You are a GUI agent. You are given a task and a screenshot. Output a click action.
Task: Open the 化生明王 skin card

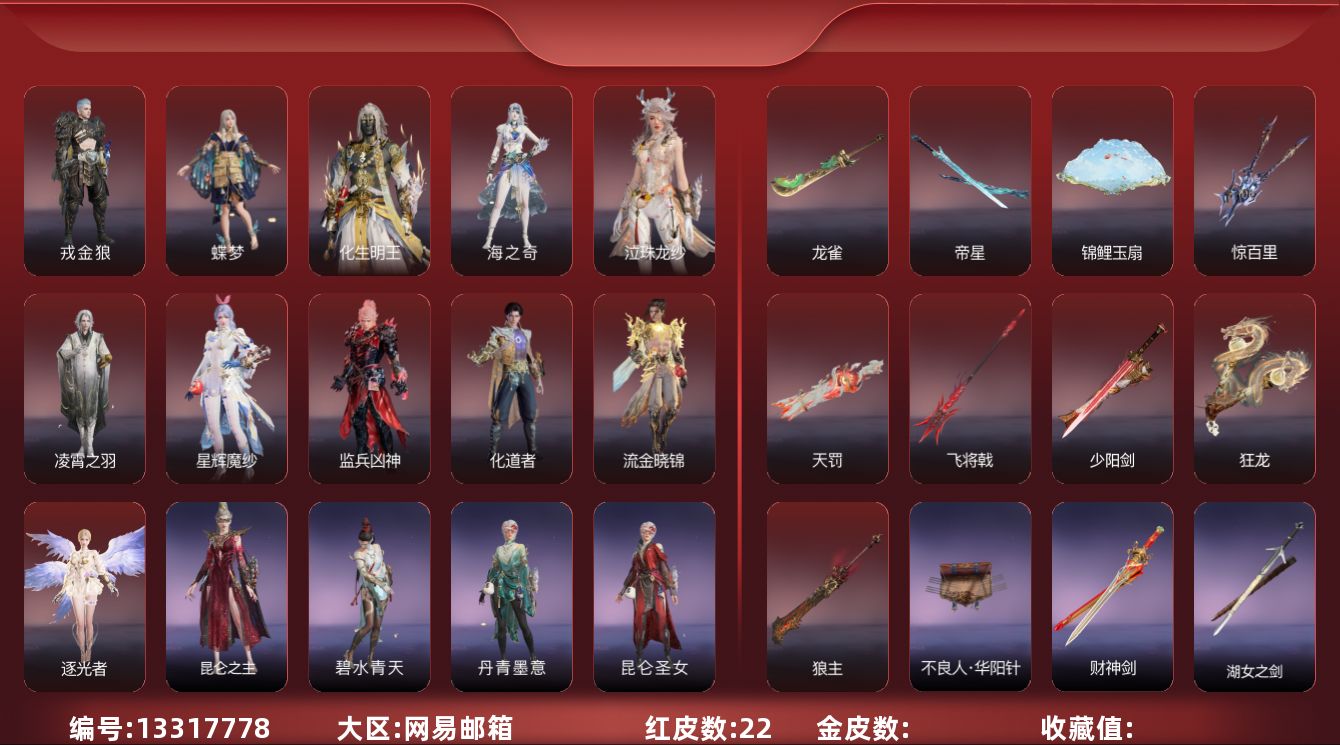pyautogui.click(x=369, y=180)
